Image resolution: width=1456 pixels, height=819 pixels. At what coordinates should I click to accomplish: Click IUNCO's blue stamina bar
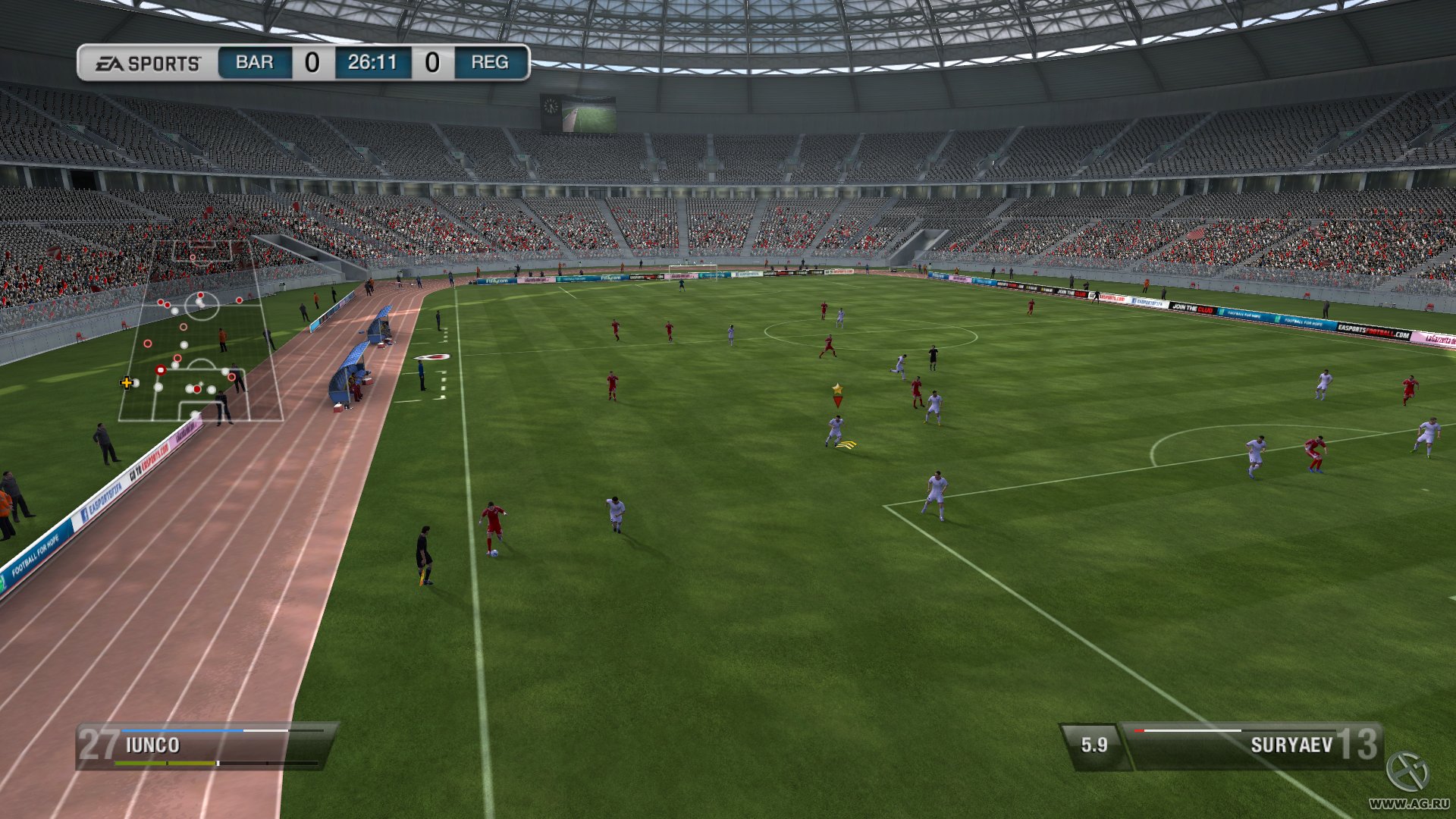click(182, 730)
